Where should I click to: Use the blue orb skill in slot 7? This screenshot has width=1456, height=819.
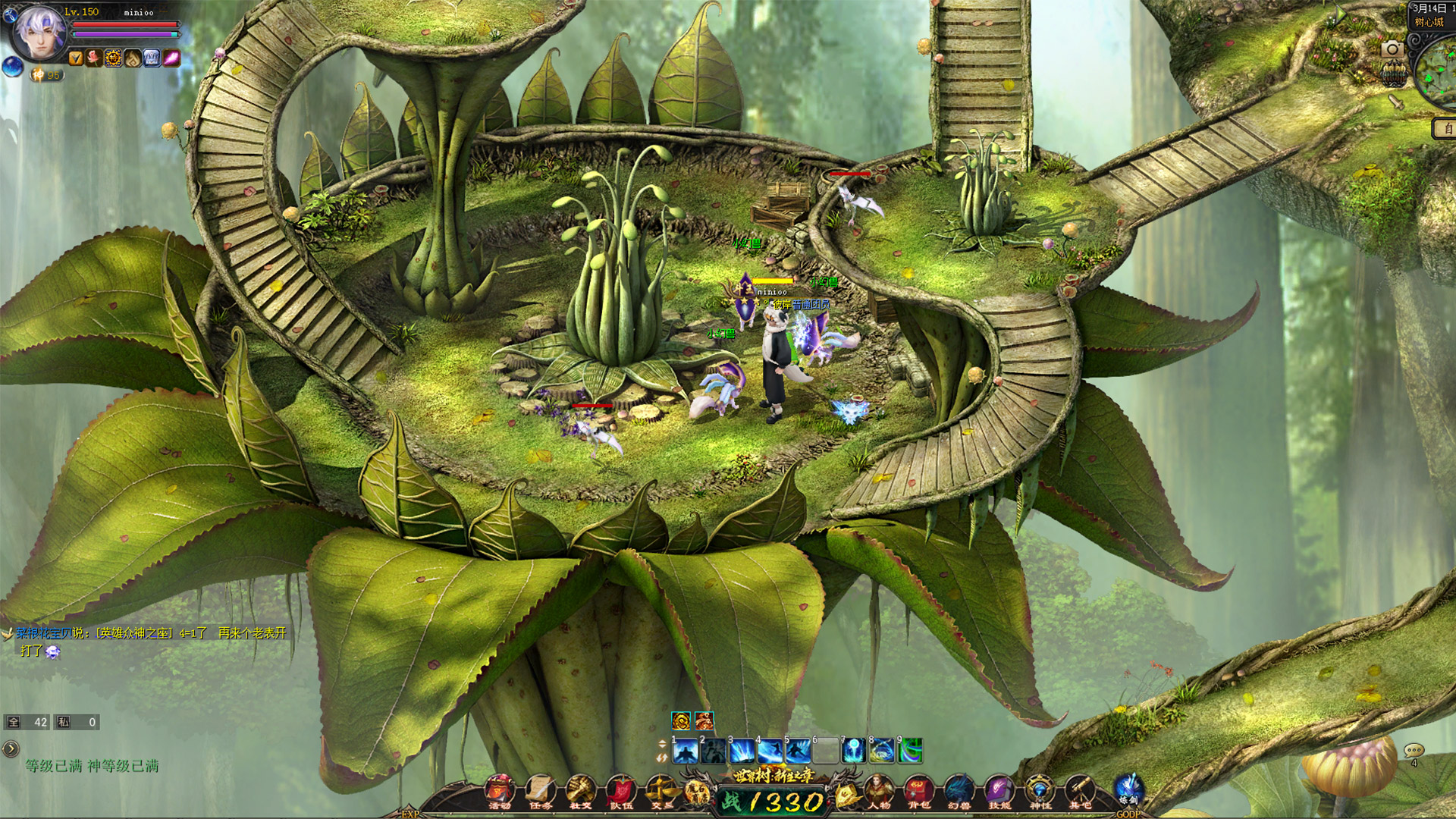click(x=854, y=751)
